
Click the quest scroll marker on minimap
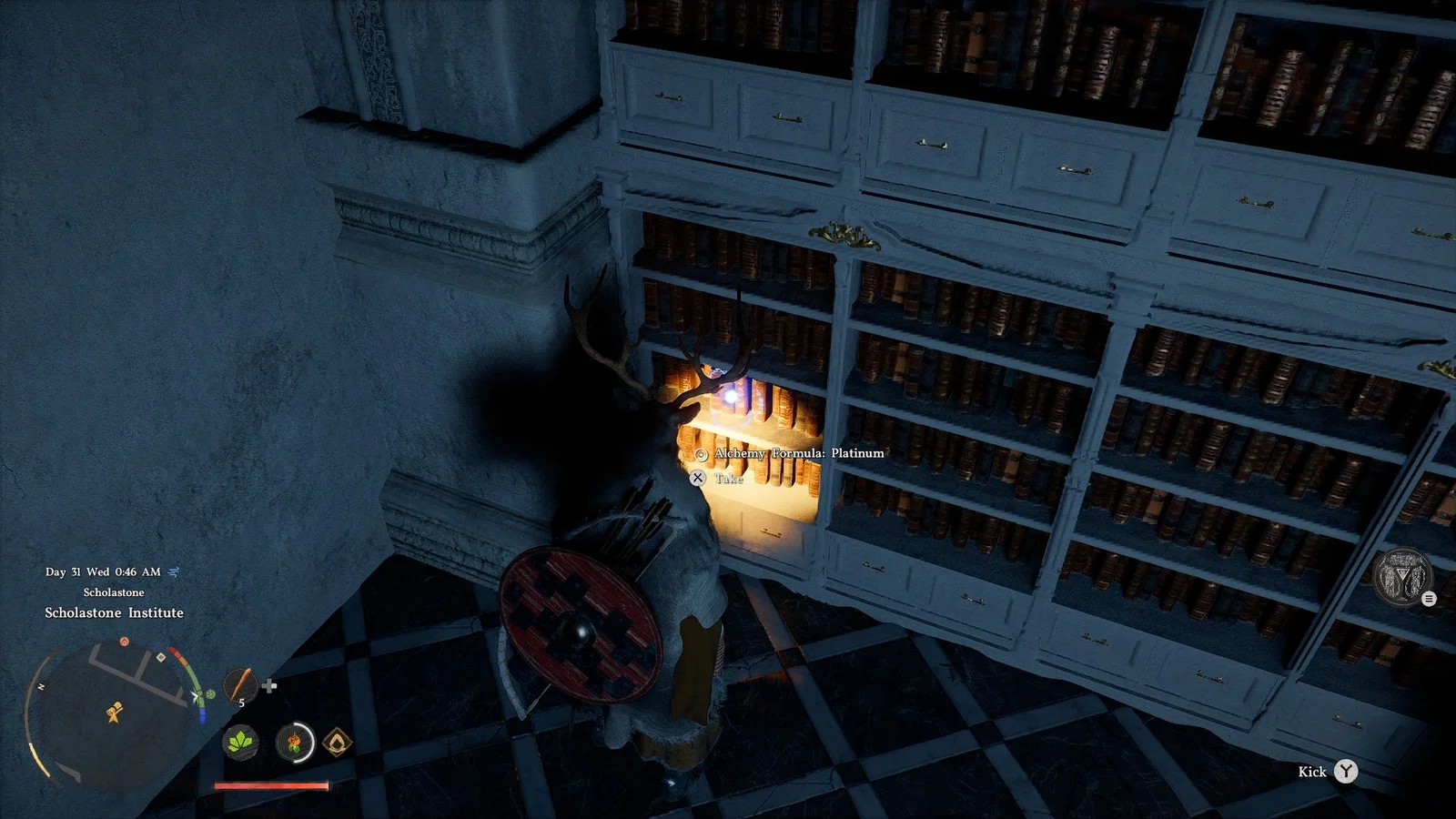[114, 713]
